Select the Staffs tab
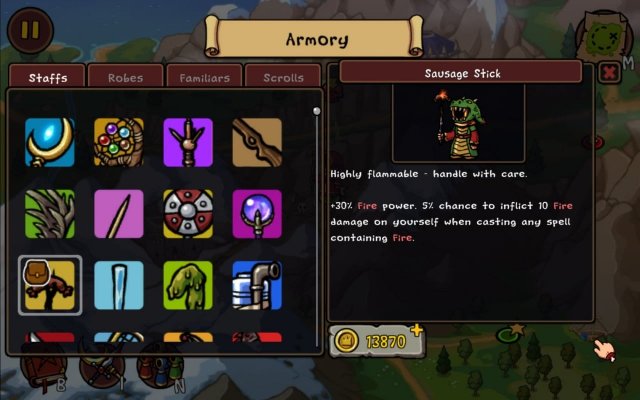 click(48, 77)
